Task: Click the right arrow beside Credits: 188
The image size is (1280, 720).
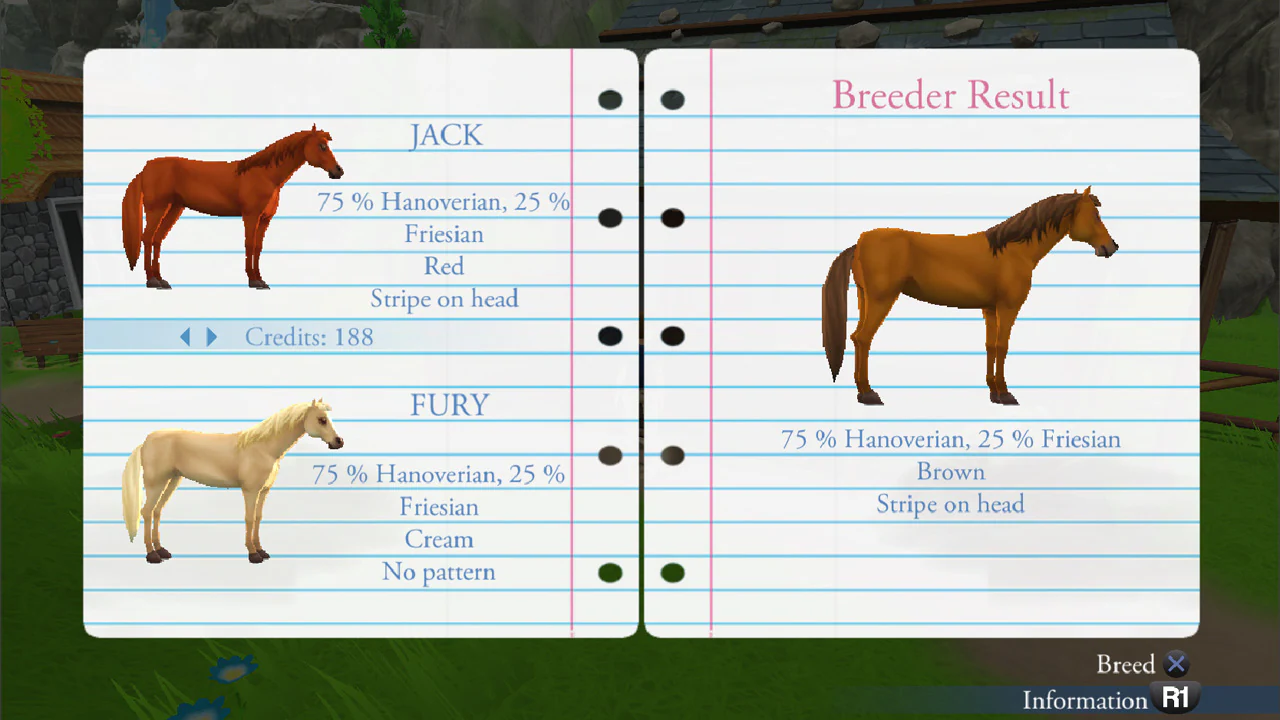Action: [212, 337]
